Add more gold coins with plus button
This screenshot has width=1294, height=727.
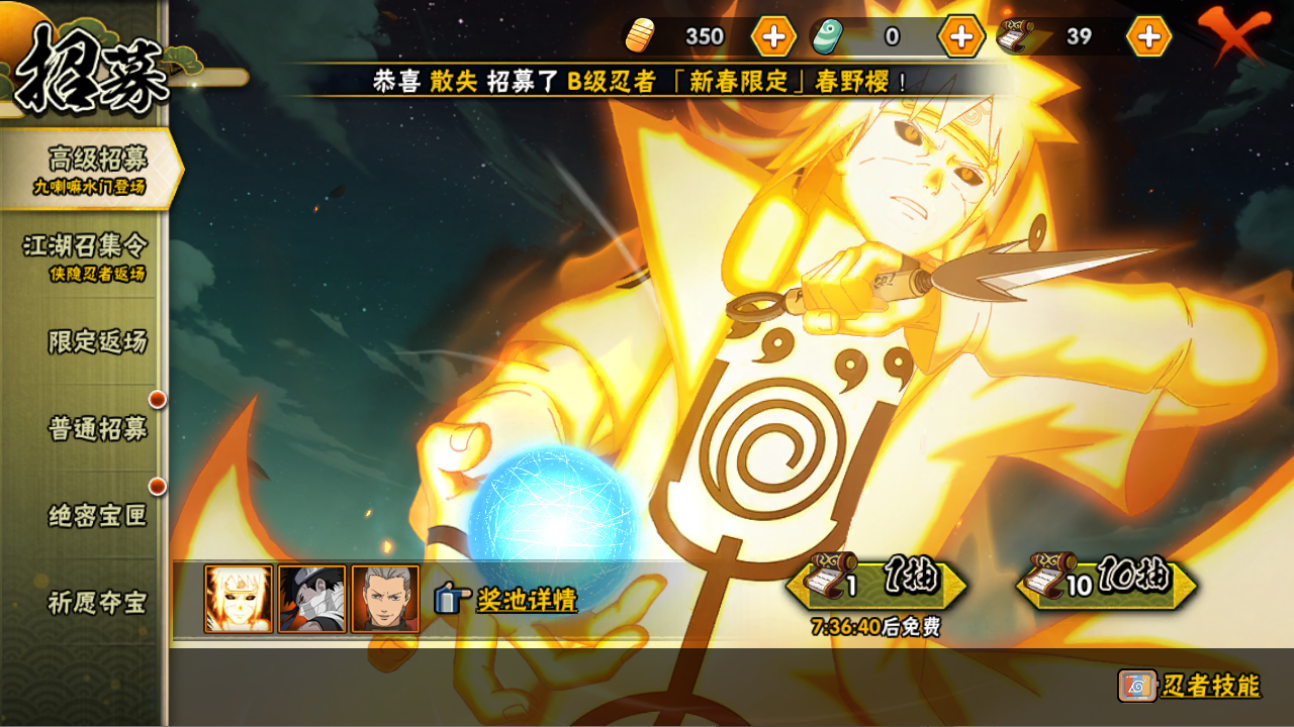[x=773, y=37]
